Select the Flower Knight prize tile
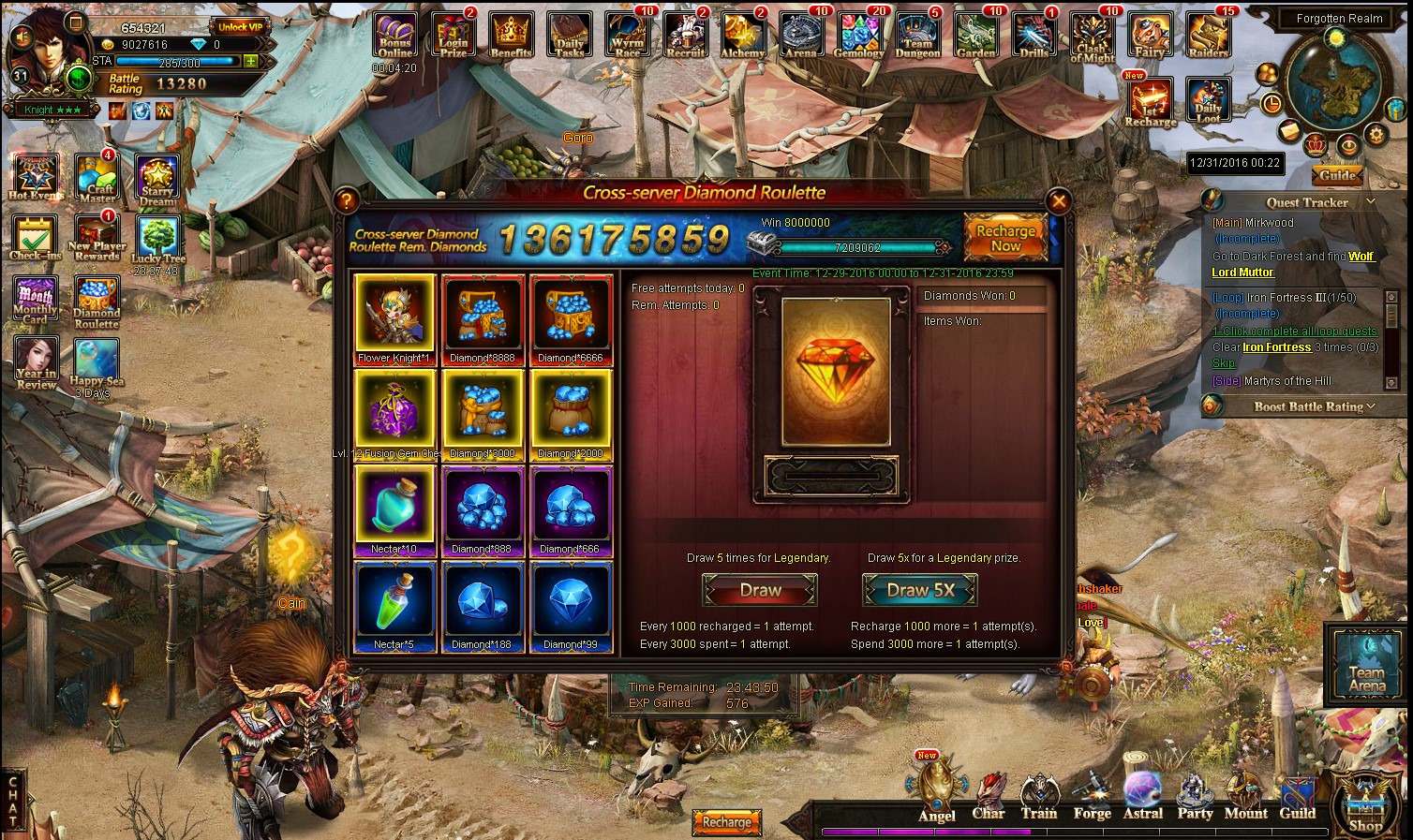The height and width of the screenshot is (840, 1413). [x=394, y=316]
